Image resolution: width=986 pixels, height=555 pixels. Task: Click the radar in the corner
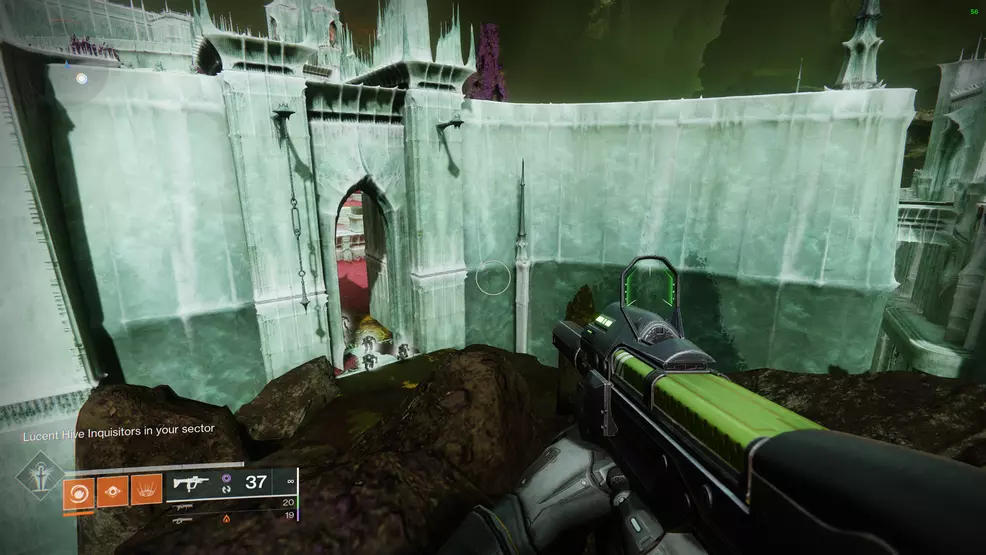pos(78,77)
